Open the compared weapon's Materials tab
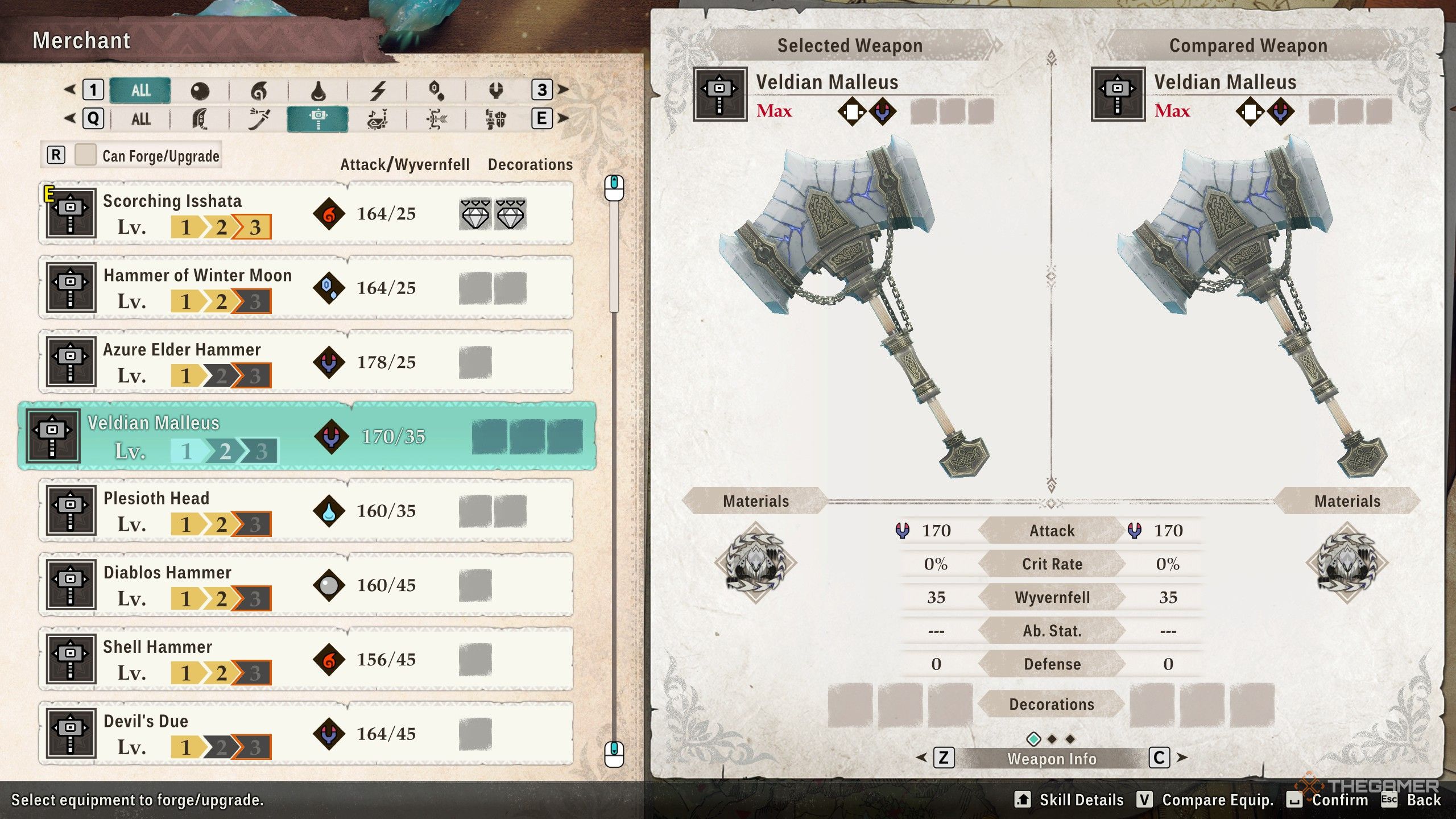The height and width of the screenshot is (819, 1456). pyautogui.click(x=1347, y=501)
